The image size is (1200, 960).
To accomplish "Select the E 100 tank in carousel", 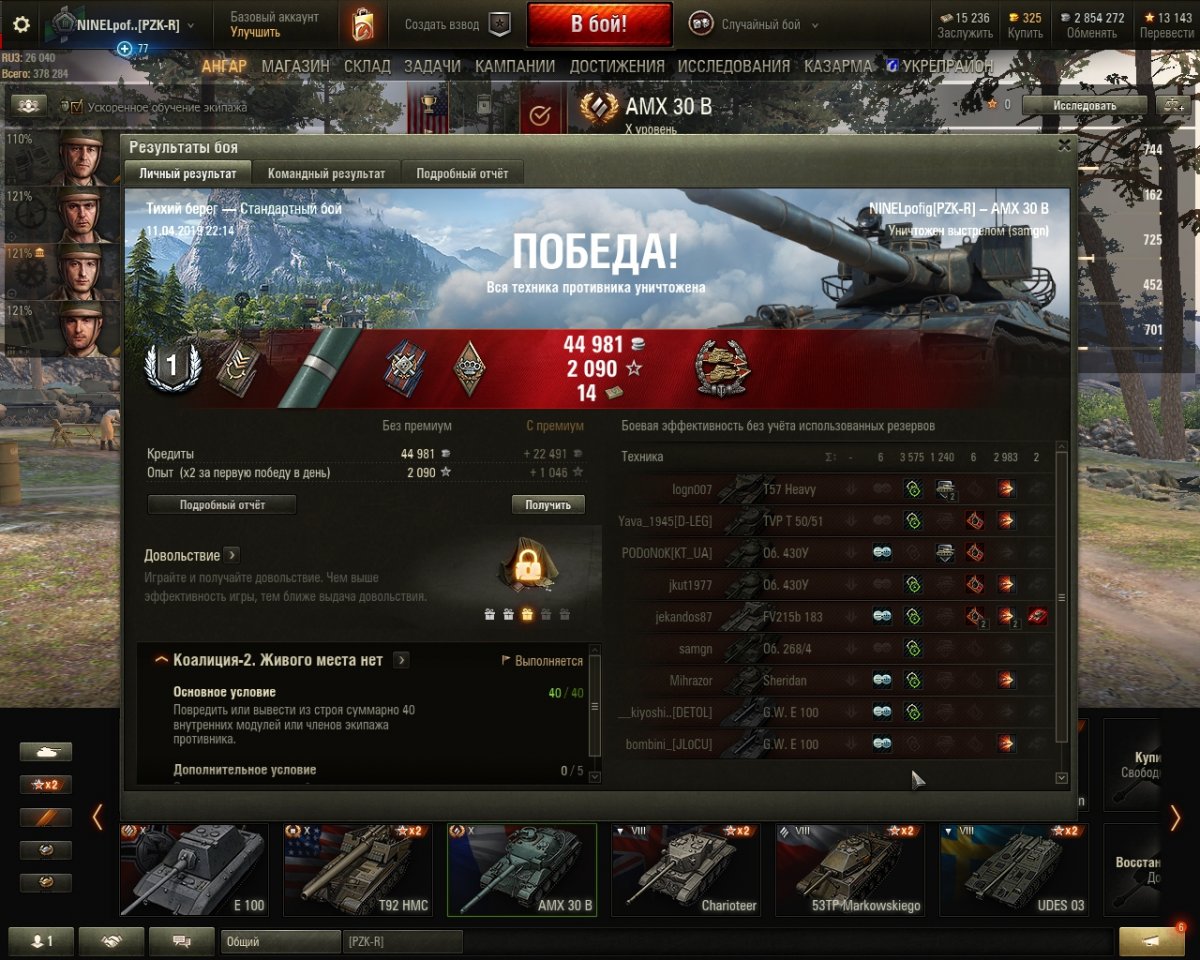I will (194, 869).
